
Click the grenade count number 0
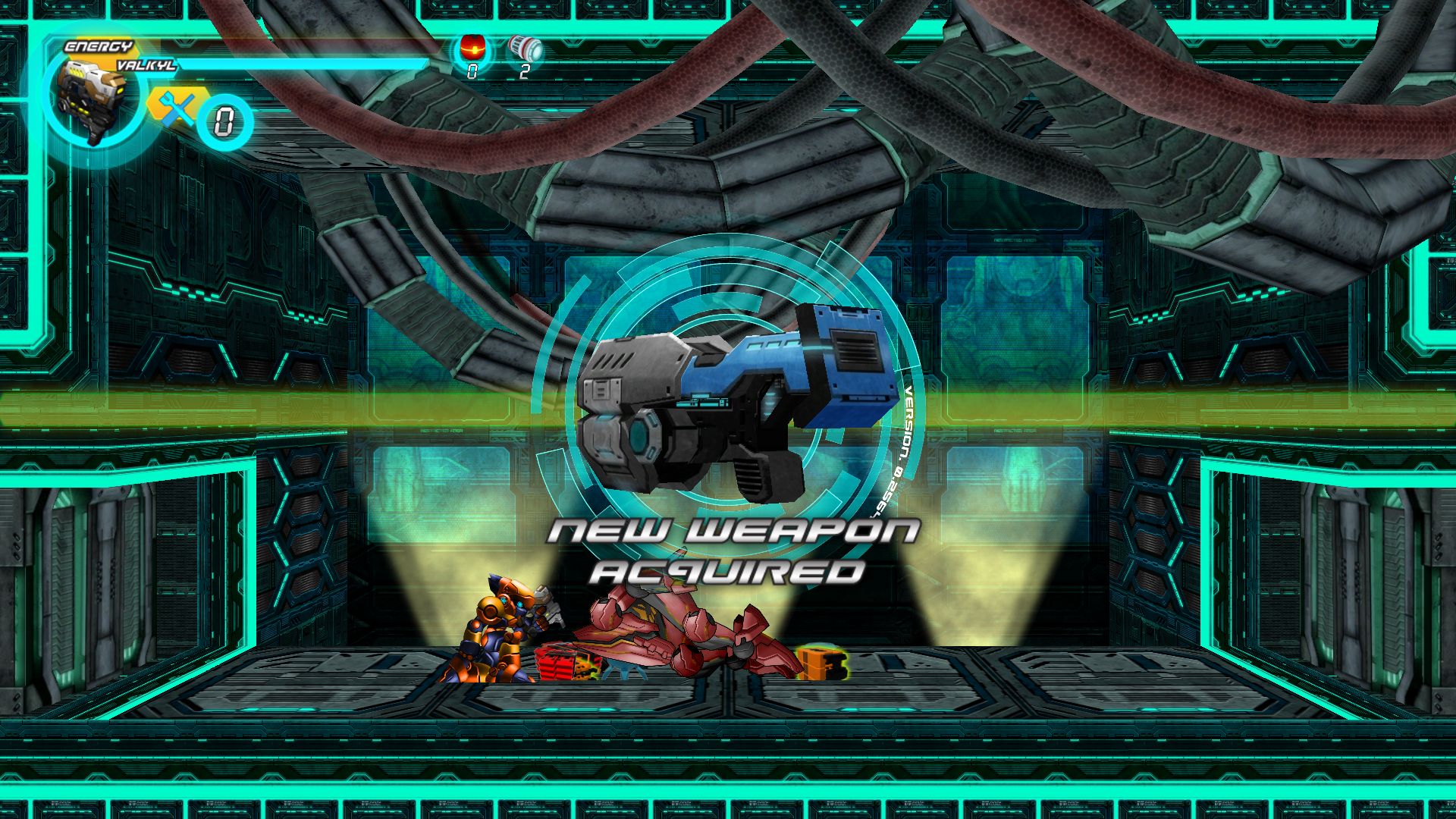point(472,72)
